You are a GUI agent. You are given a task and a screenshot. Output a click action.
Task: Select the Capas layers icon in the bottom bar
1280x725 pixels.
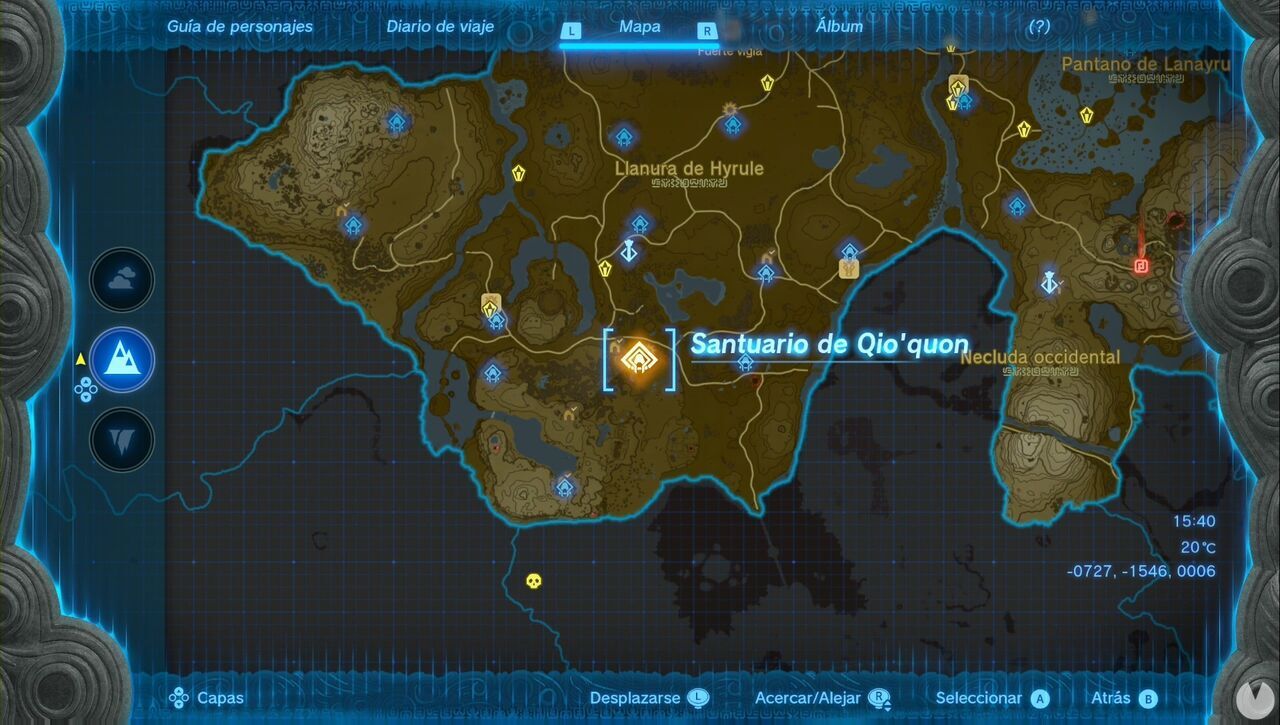[179, 697]
